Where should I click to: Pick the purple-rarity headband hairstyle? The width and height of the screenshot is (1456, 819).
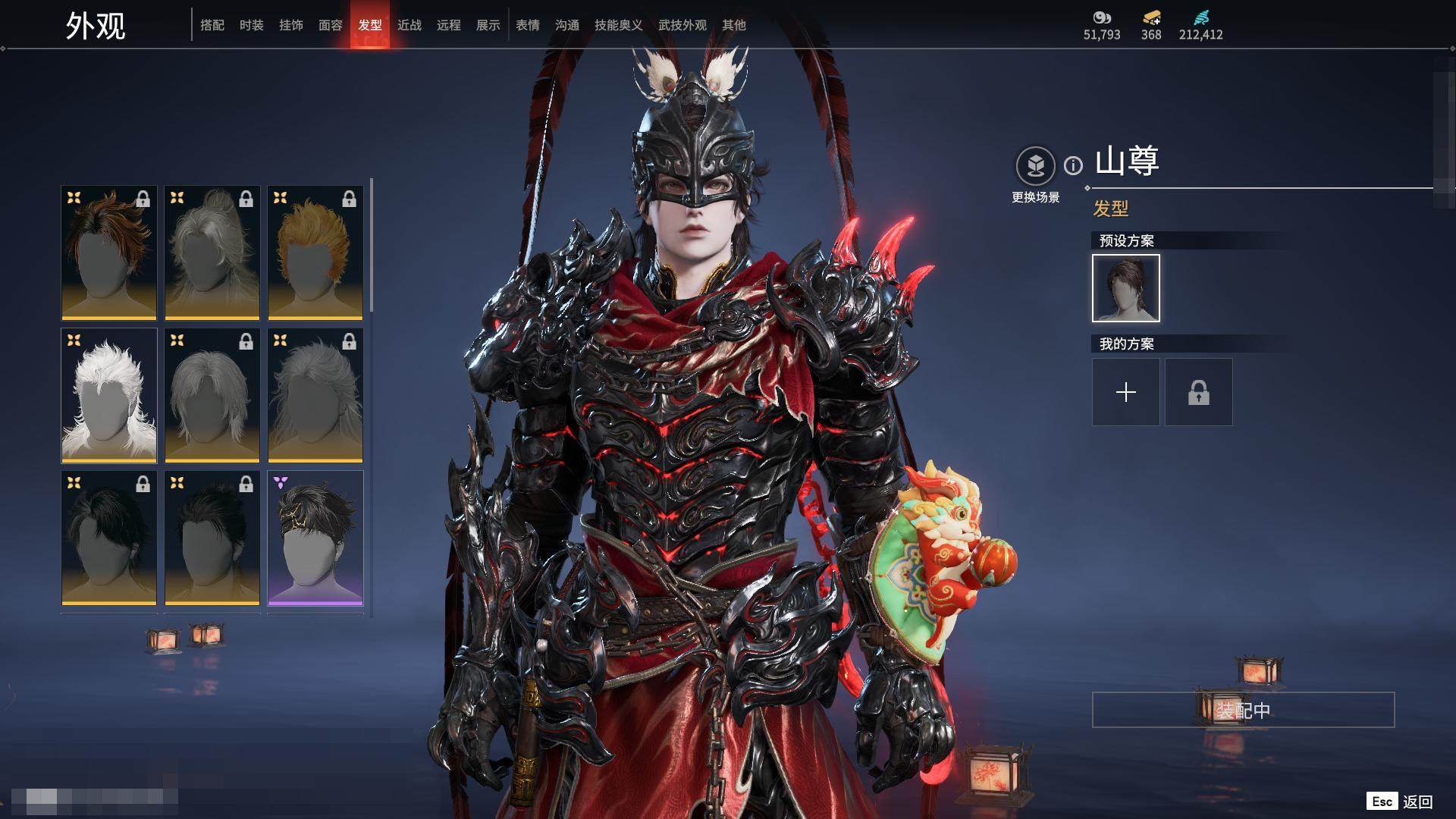[x=315, y=538]
